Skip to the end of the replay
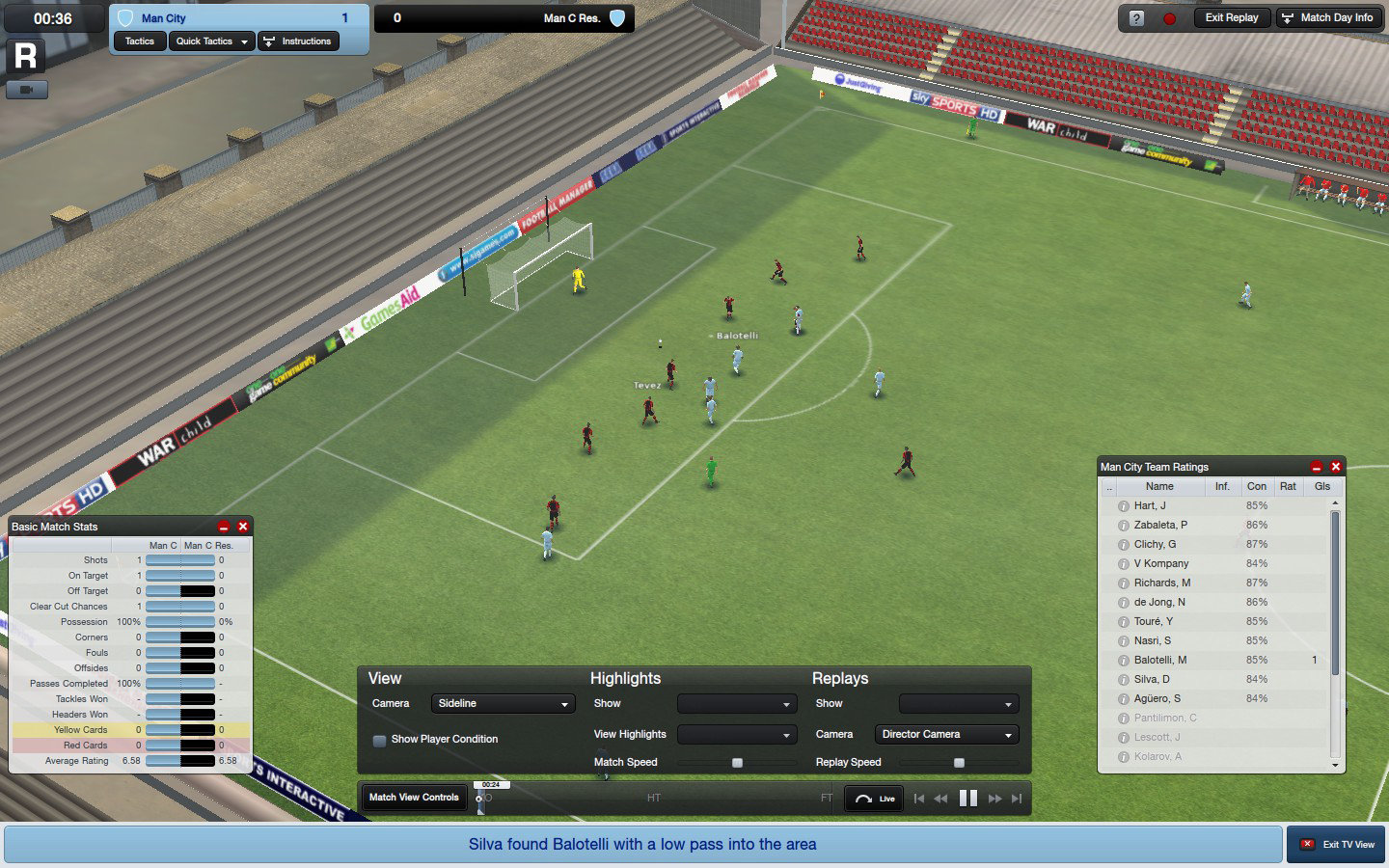The width and height of the screenshot is (1389, 868). pyautogui.click(x=1016, y=798)
